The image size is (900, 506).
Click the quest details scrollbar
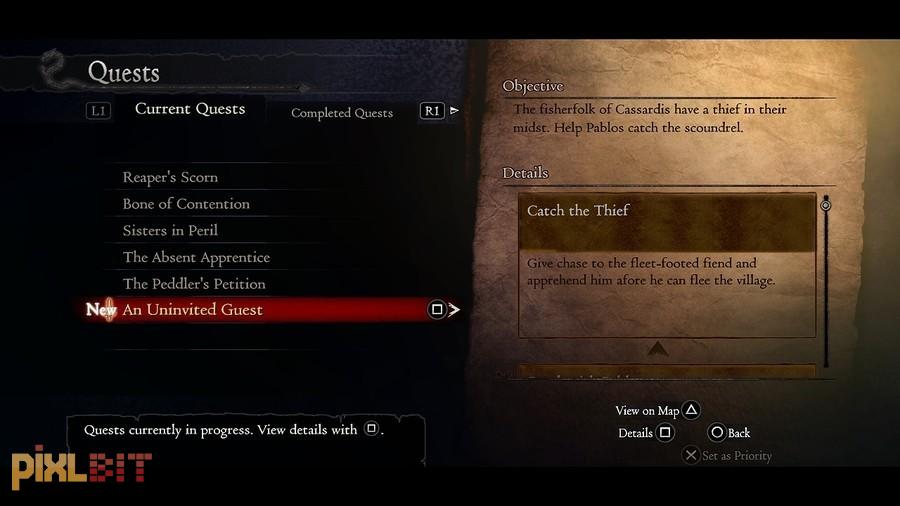(x=826, y=280)
